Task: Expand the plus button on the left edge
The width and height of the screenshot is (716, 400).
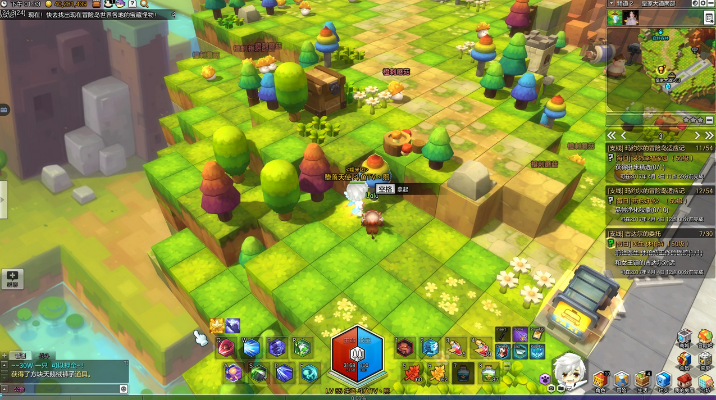Action: pyautogui.click(x=12, y=276)
